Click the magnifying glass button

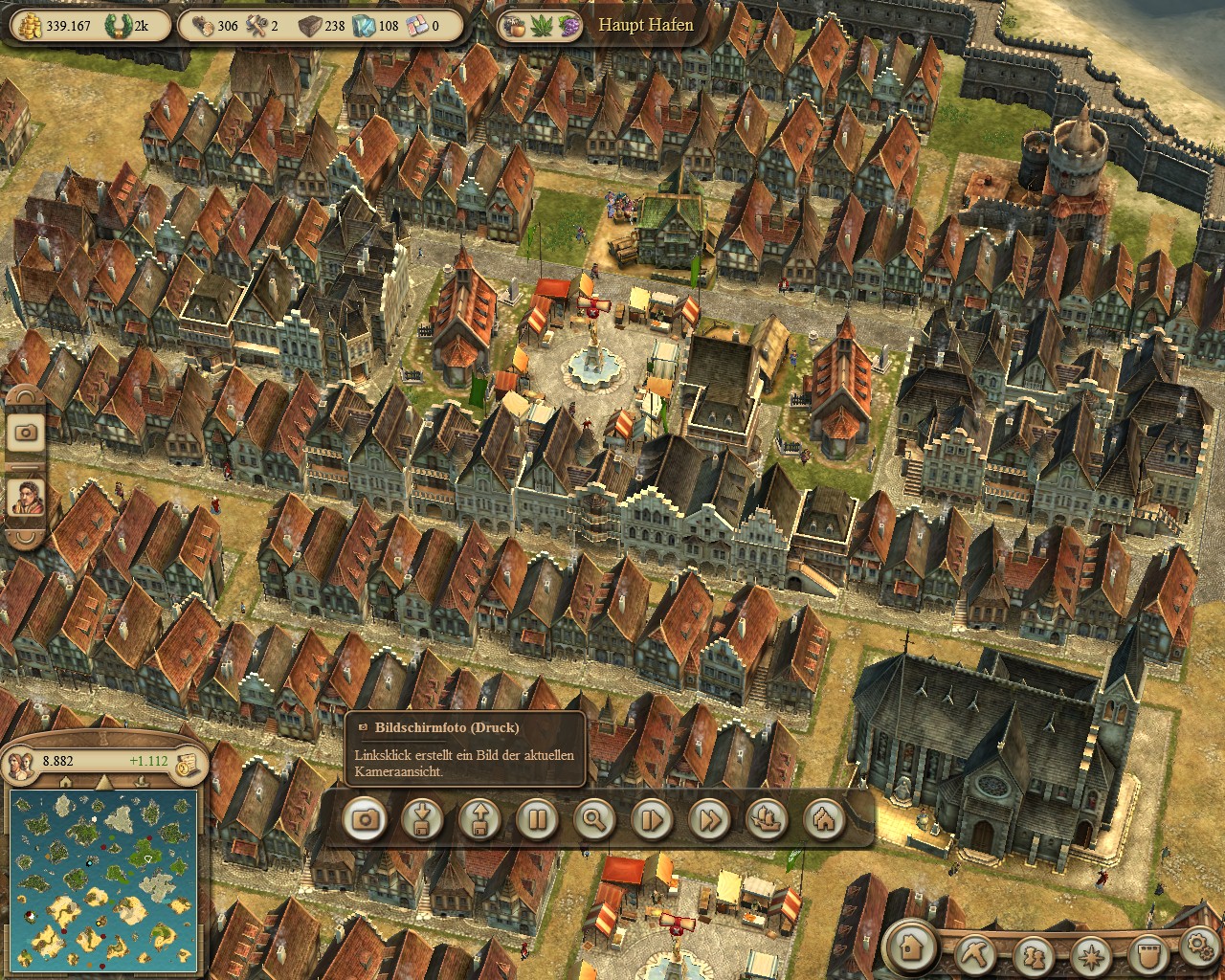click(594, 819)
